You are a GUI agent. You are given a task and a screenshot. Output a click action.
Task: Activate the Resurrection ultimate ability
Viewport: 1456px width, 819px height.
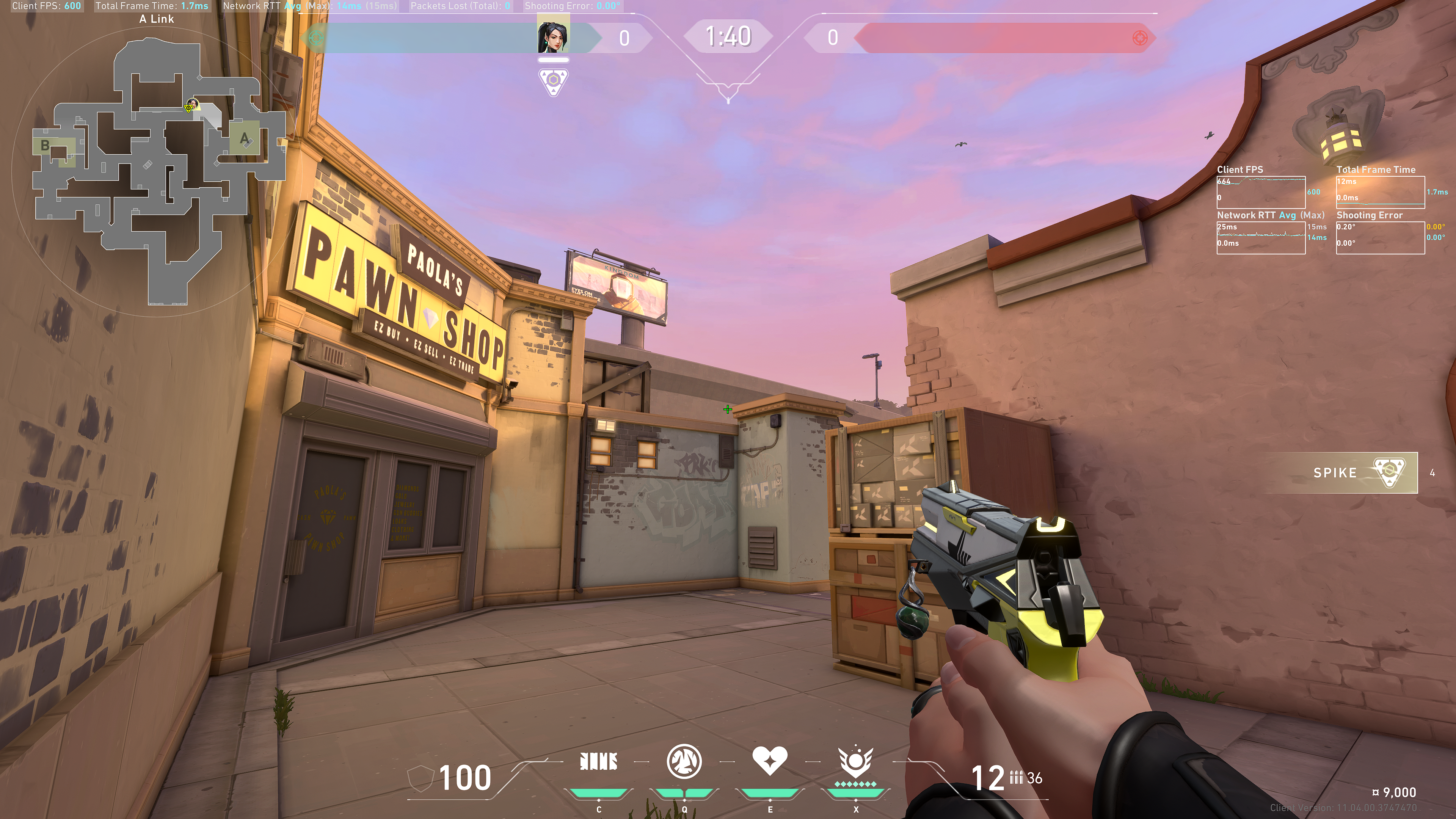click(855, 762)
